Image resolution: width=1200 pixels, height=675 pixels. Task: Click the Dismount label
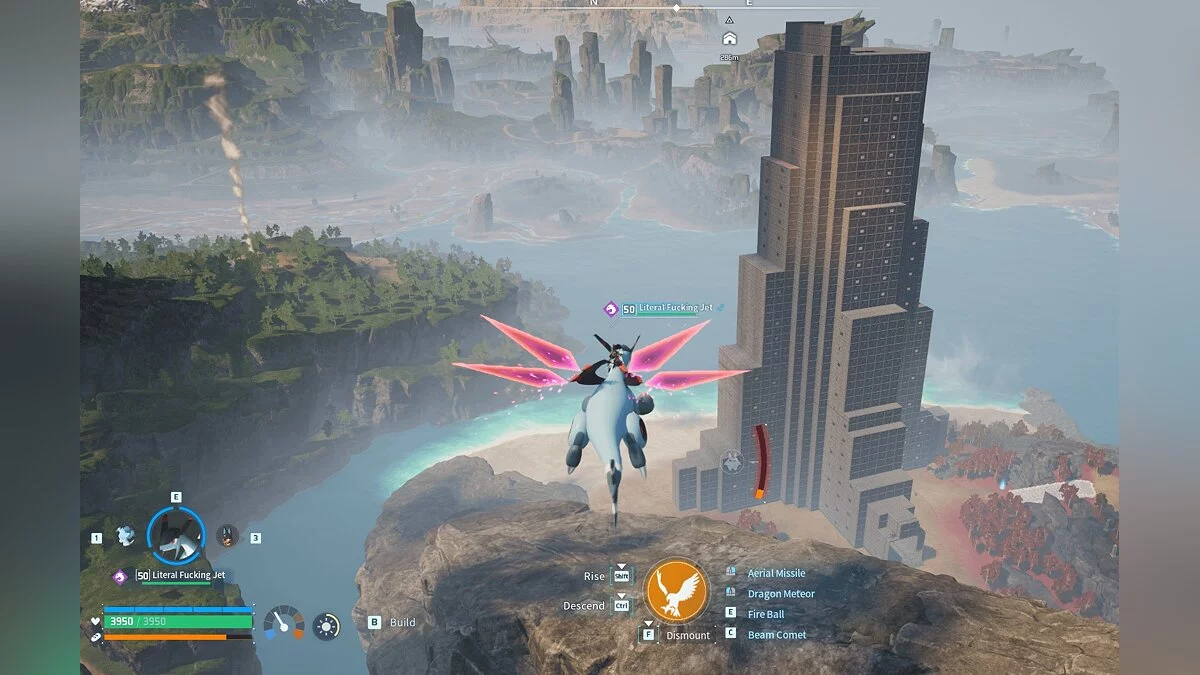click(688, 635)
